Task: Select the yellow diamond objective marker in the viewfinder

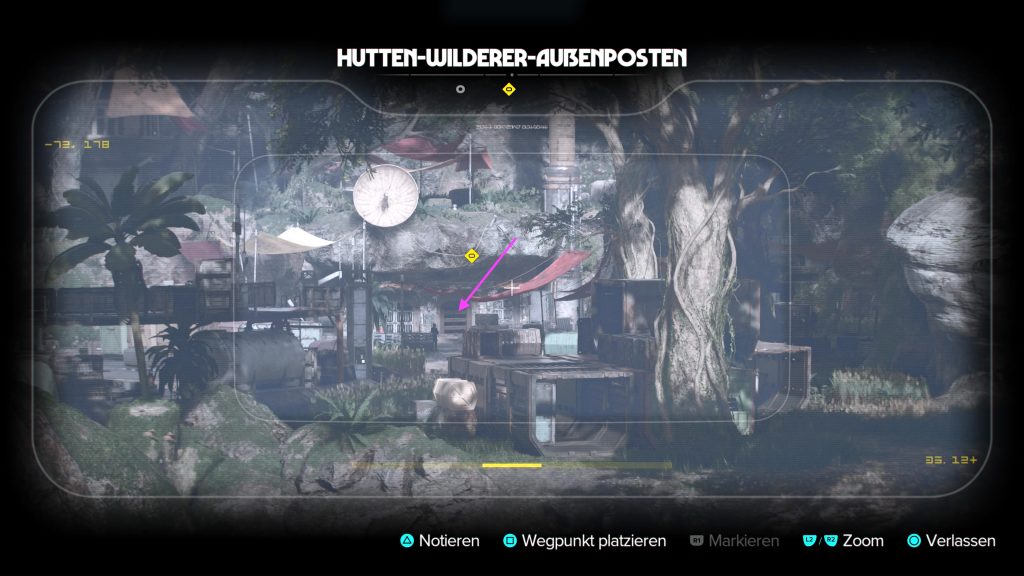Action: click(x=472, y=257)
